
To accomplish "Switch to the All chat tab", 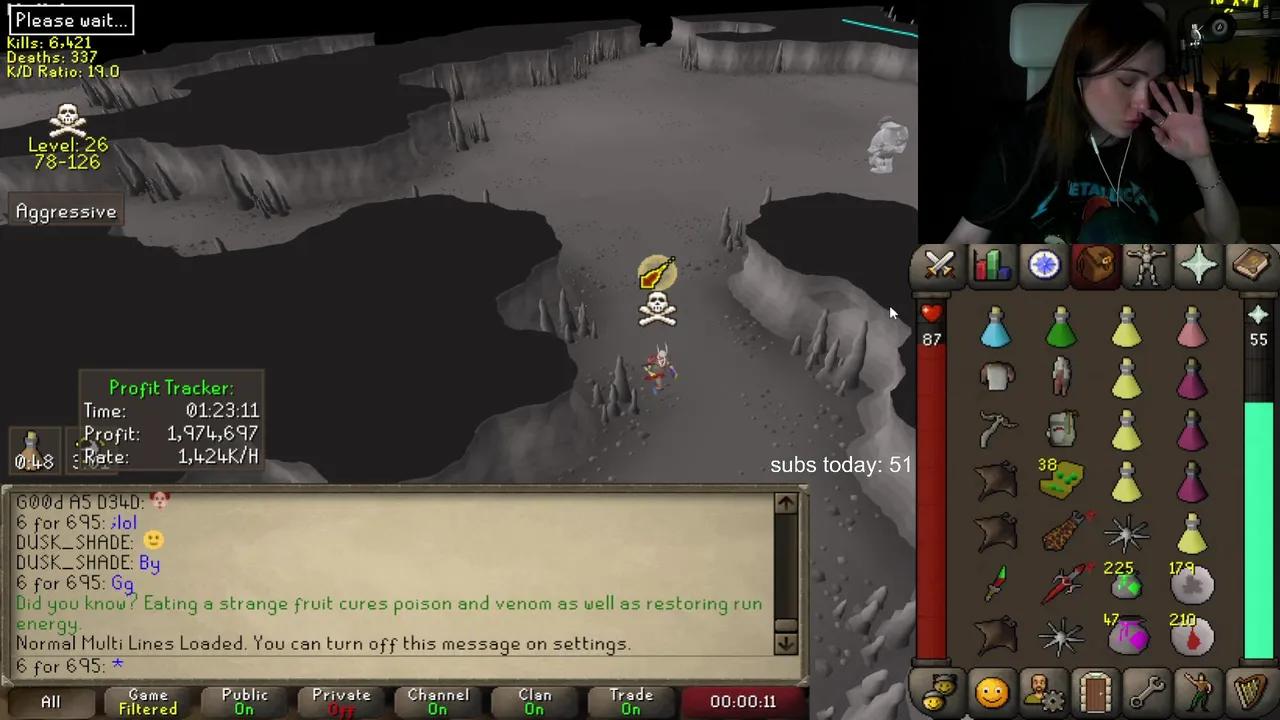I will click(x=50, y=701).
